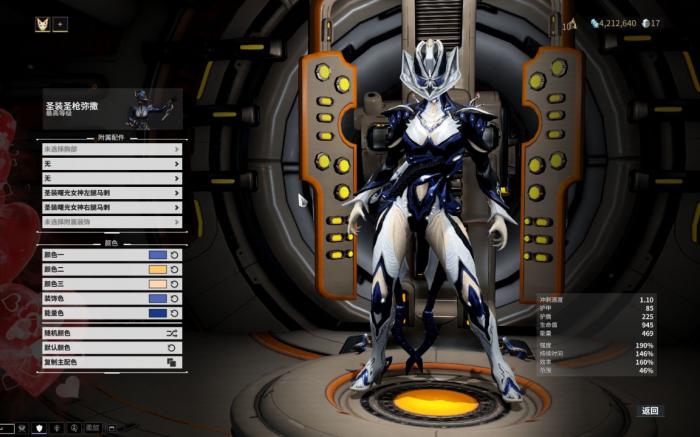
Task: Pick the 颜色二 orange color swatch
Action: [x=157, y=270]
